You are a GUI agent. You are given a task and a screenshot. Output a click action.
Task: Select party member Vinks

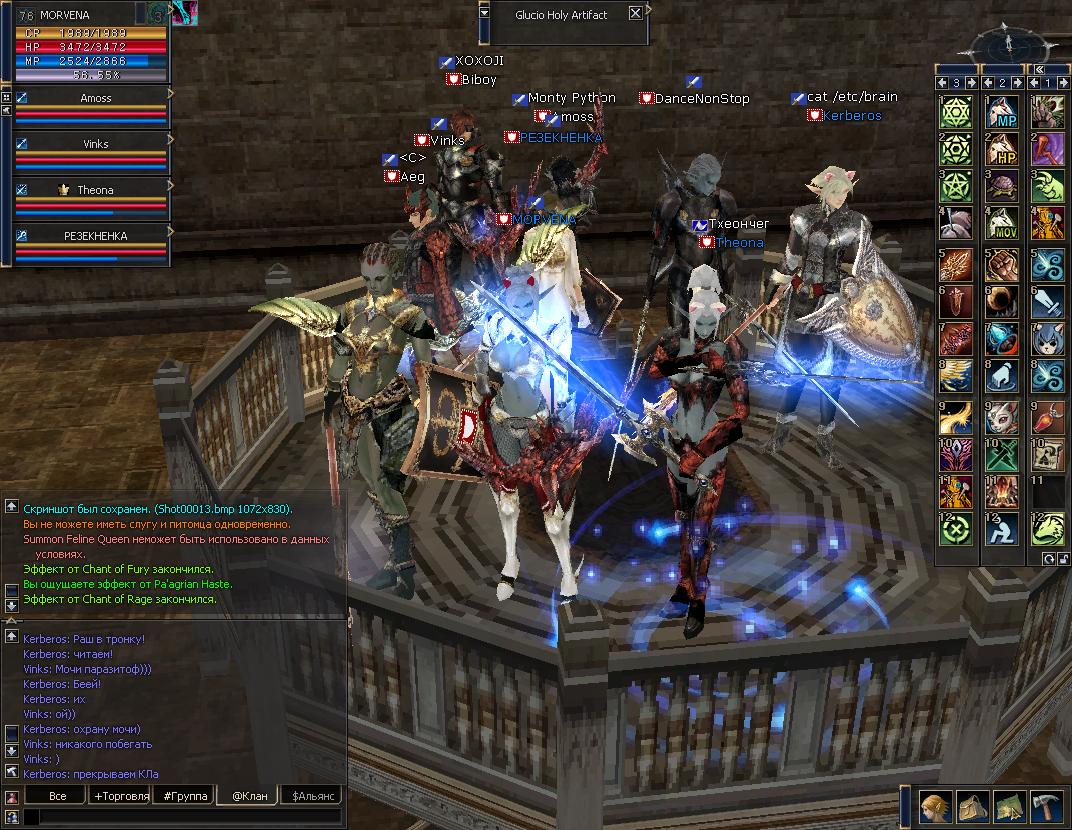pyautogui.click(x=96, y=144)
